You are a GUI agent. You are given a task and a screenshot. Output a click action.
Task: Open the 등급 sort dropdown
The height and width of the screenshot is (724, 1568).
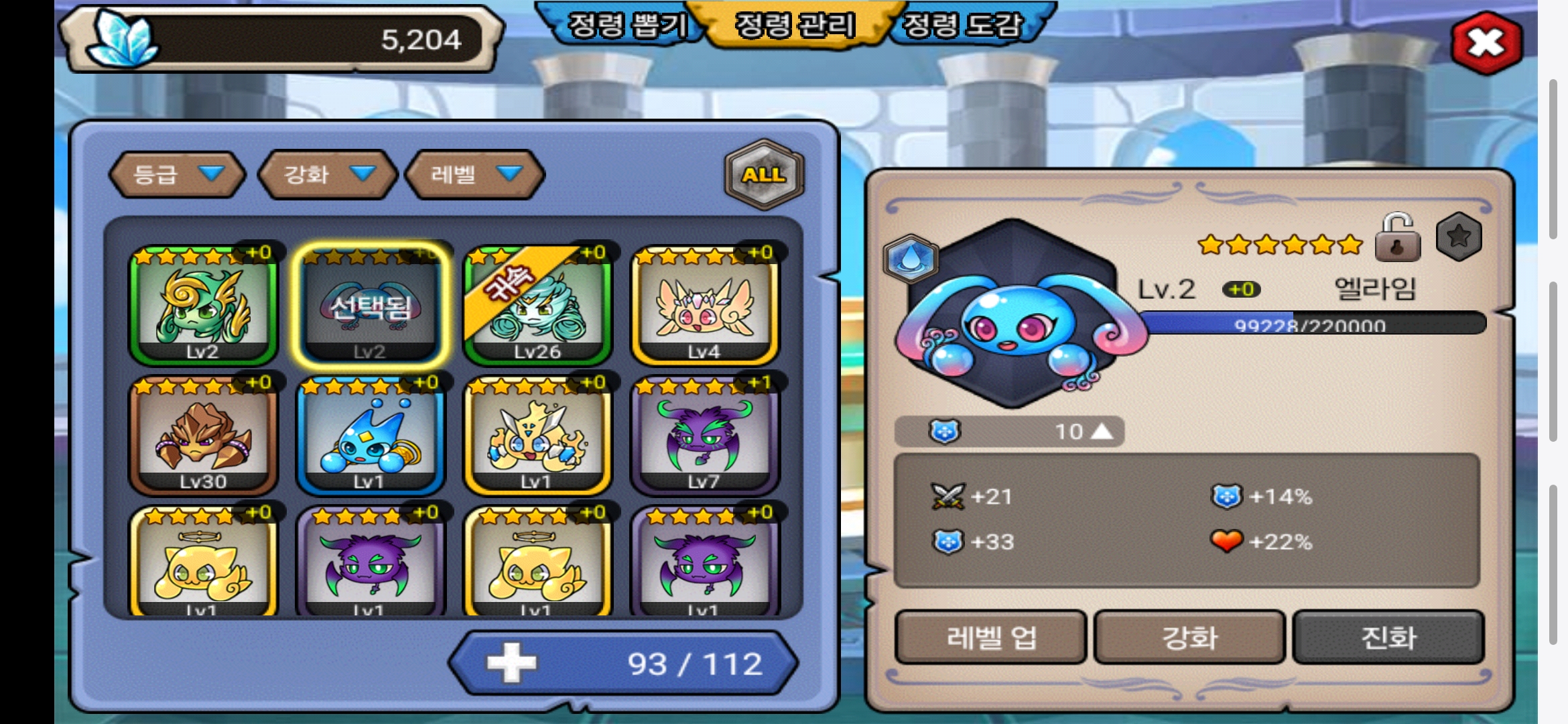pos(177,174)
